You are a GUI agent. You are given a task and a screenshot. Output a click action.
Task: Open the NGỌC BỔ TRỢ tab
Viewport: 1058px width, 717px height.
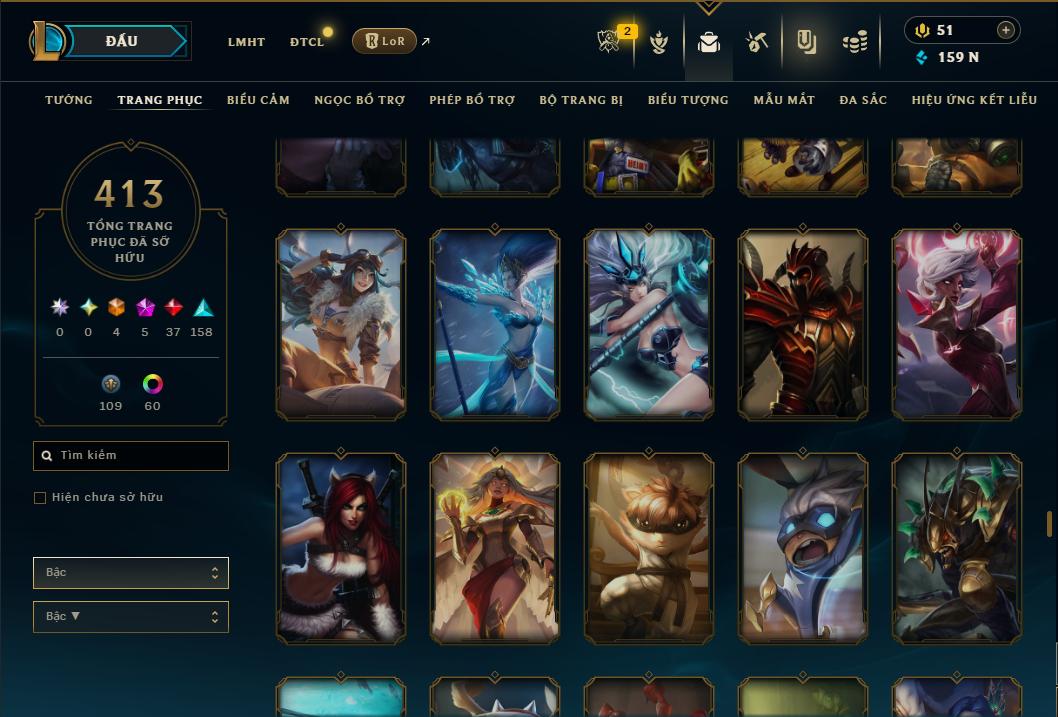(x=359, y=100)
